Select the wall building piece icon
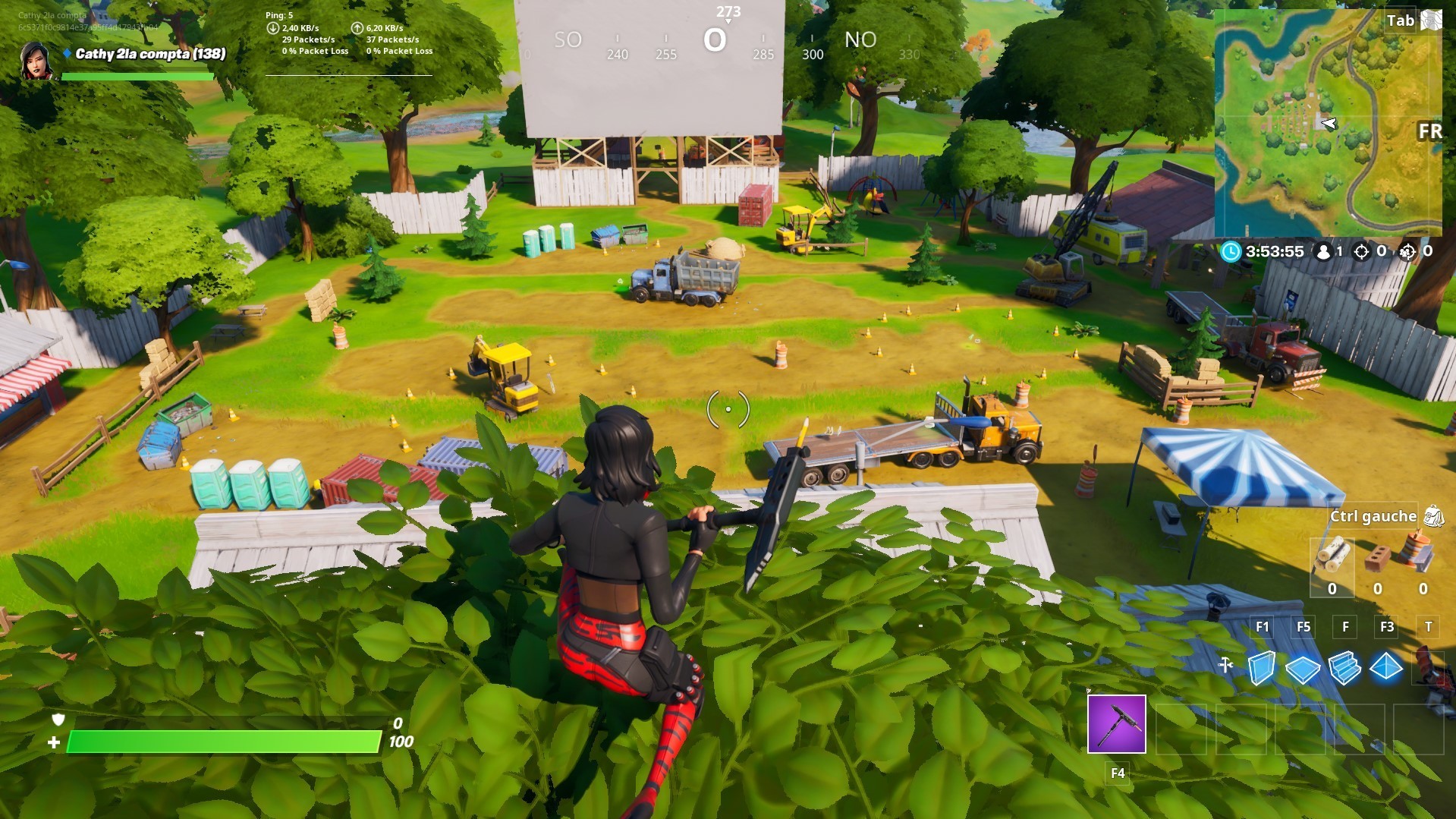The height and width of the screenshot is (819, 1456). [x=1262, y=668]
